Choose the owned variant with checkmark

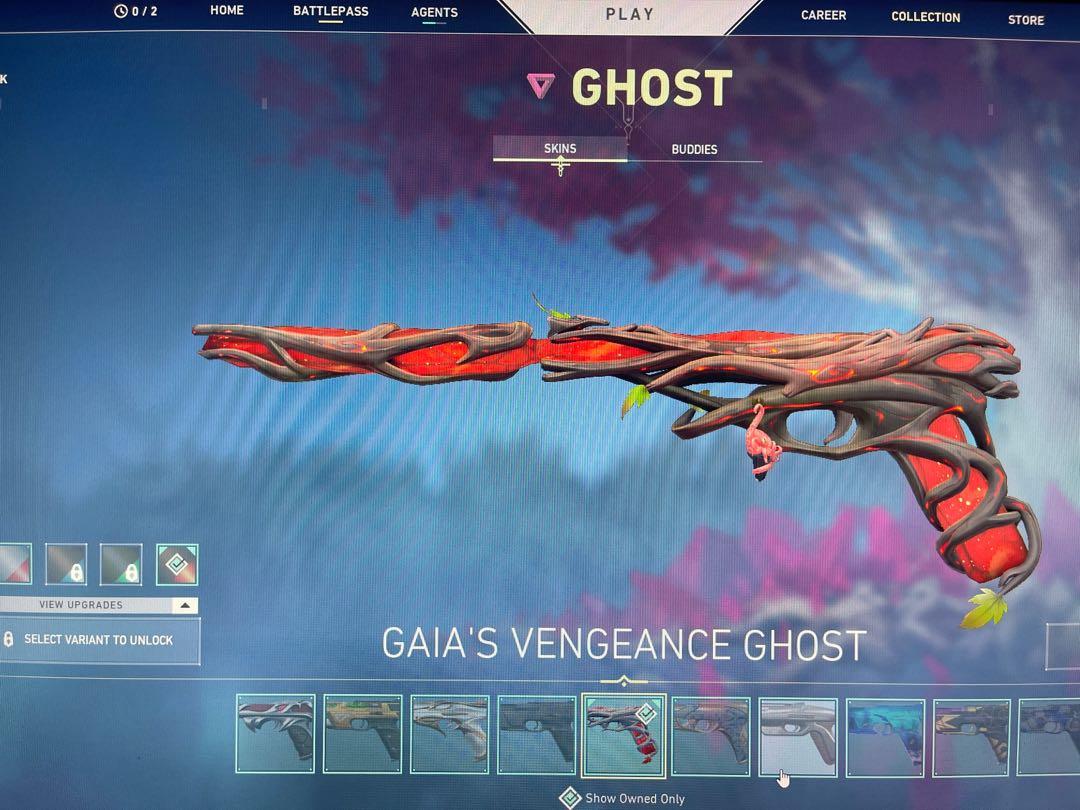coord(177,565)
